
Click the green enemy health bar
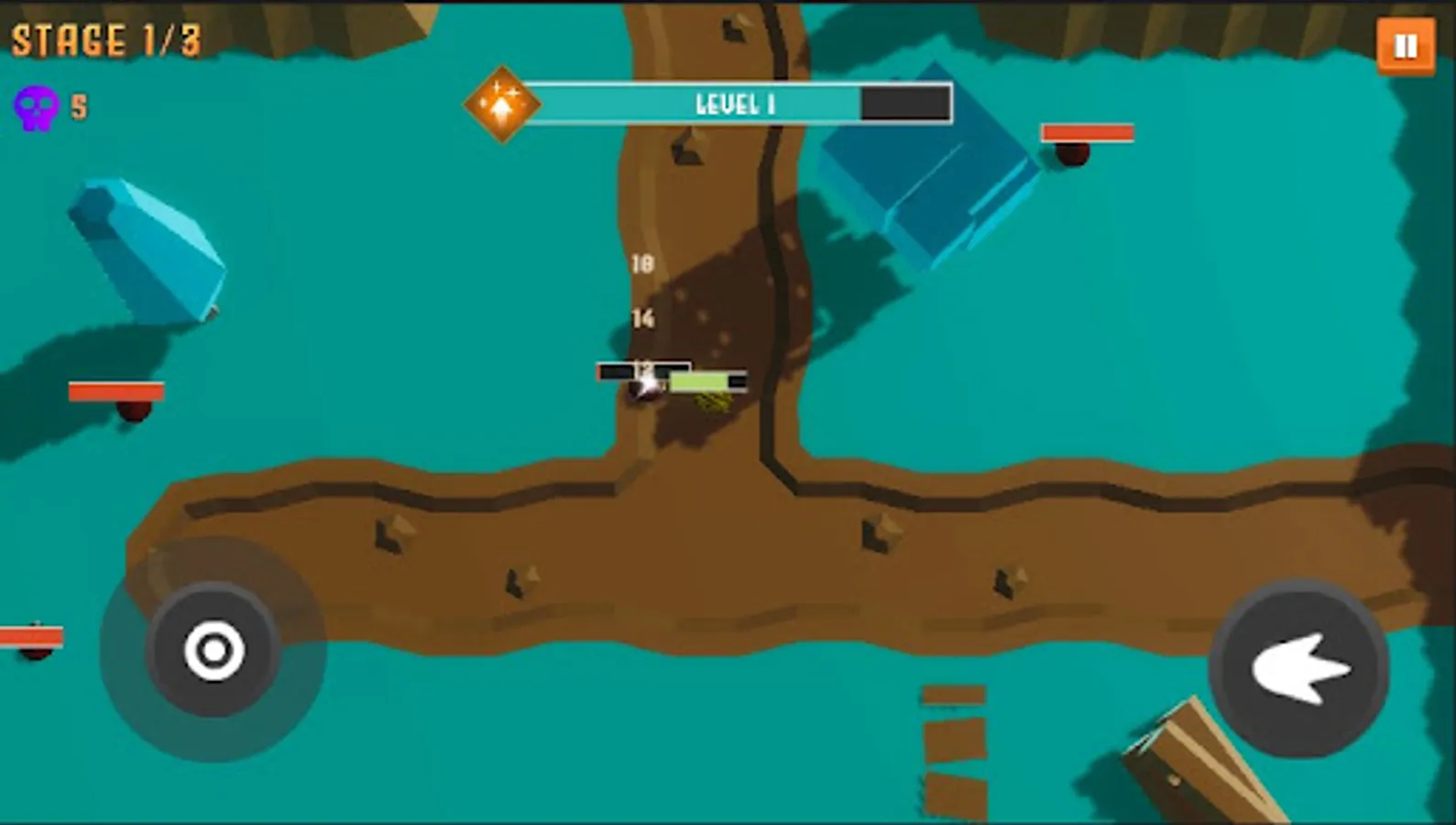698,380
